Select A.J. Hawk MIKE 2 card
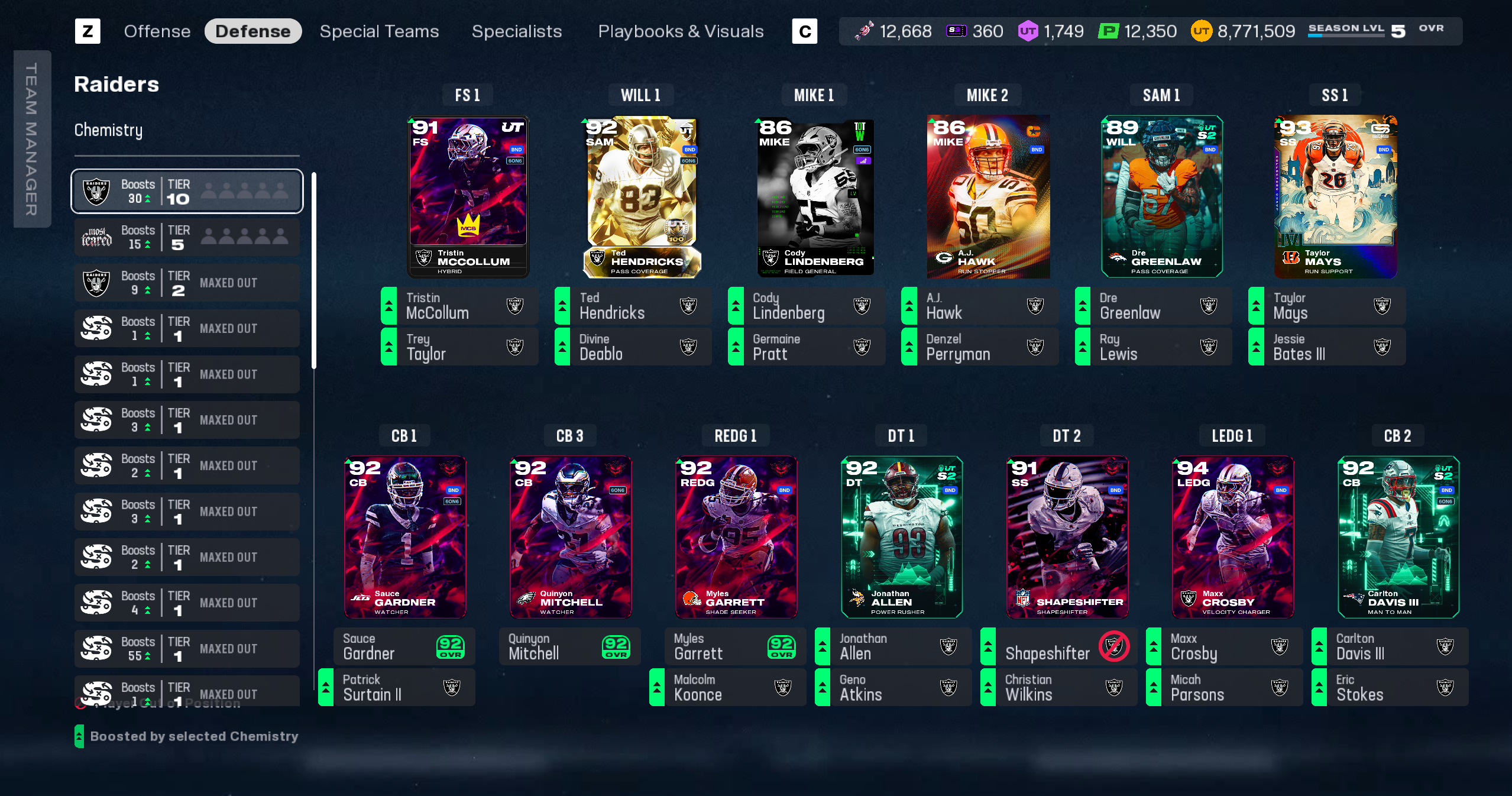 coord(988,196)
